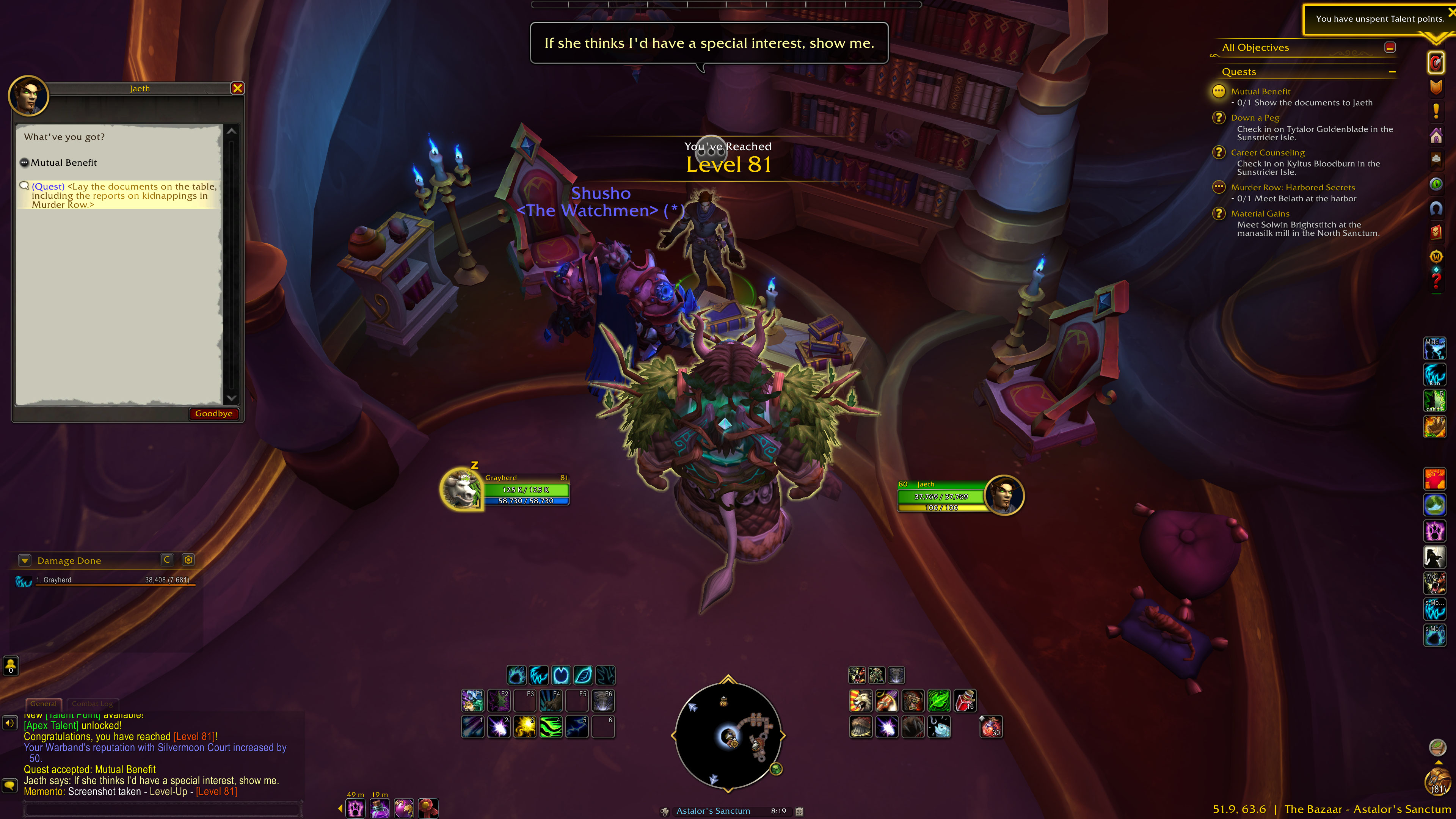Open the Combat Log chat tab

click(x=92, y=704)
